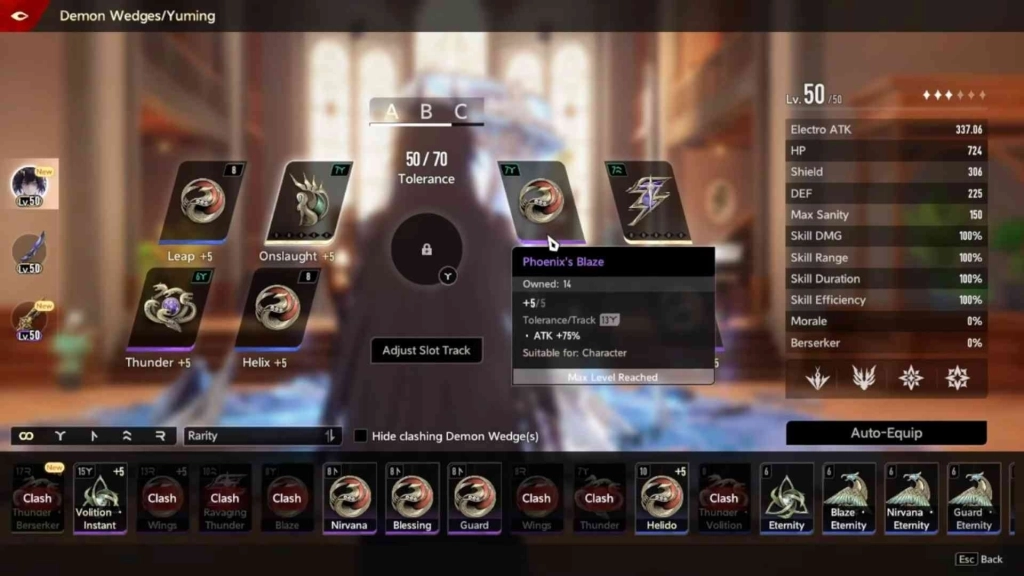Pick the Blessing wedge from the inventory

click(412, 497)
